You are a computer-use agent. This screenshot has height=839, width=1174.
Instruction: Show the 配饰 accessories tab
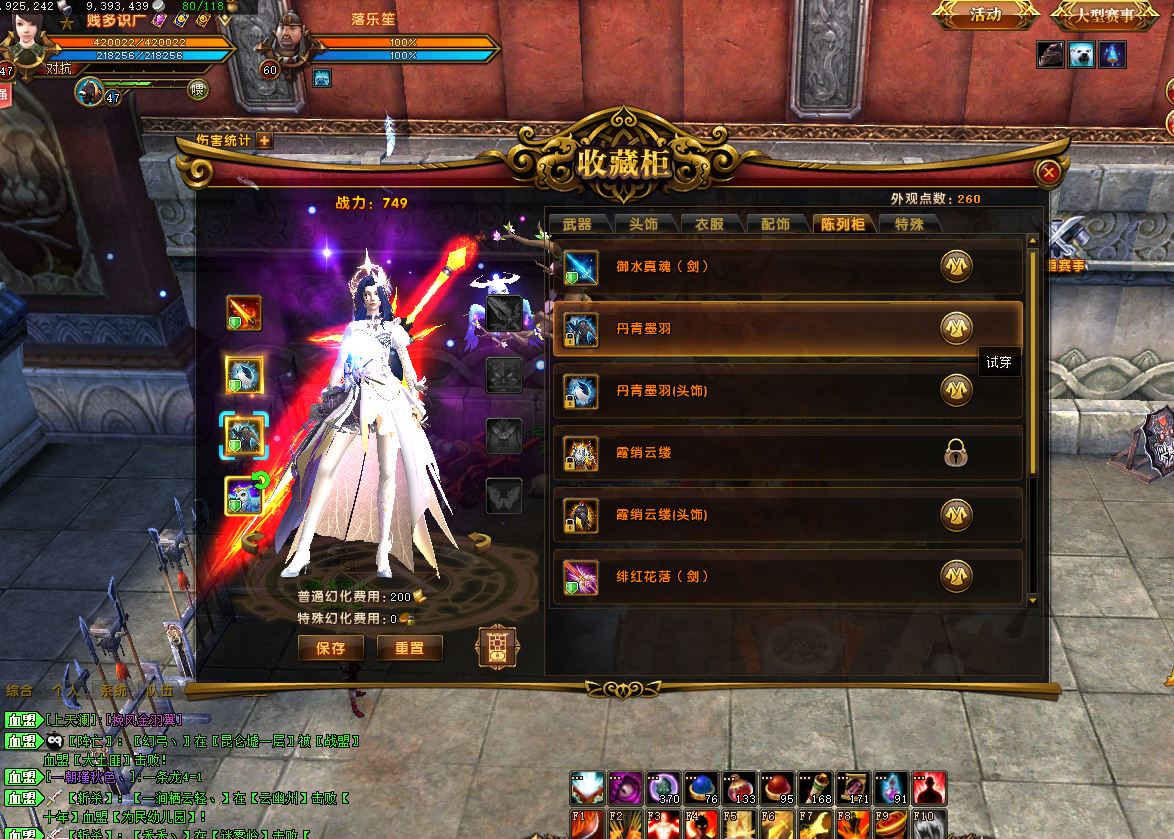(x=775, y=224)
